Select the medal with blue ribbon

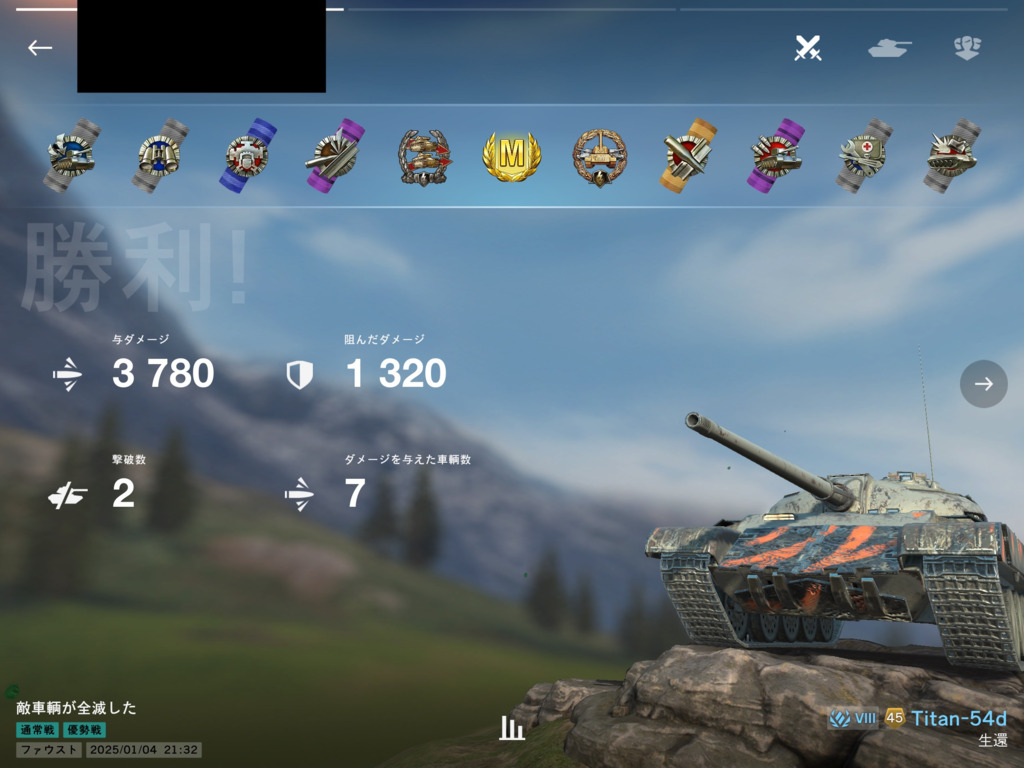(248, 156)
